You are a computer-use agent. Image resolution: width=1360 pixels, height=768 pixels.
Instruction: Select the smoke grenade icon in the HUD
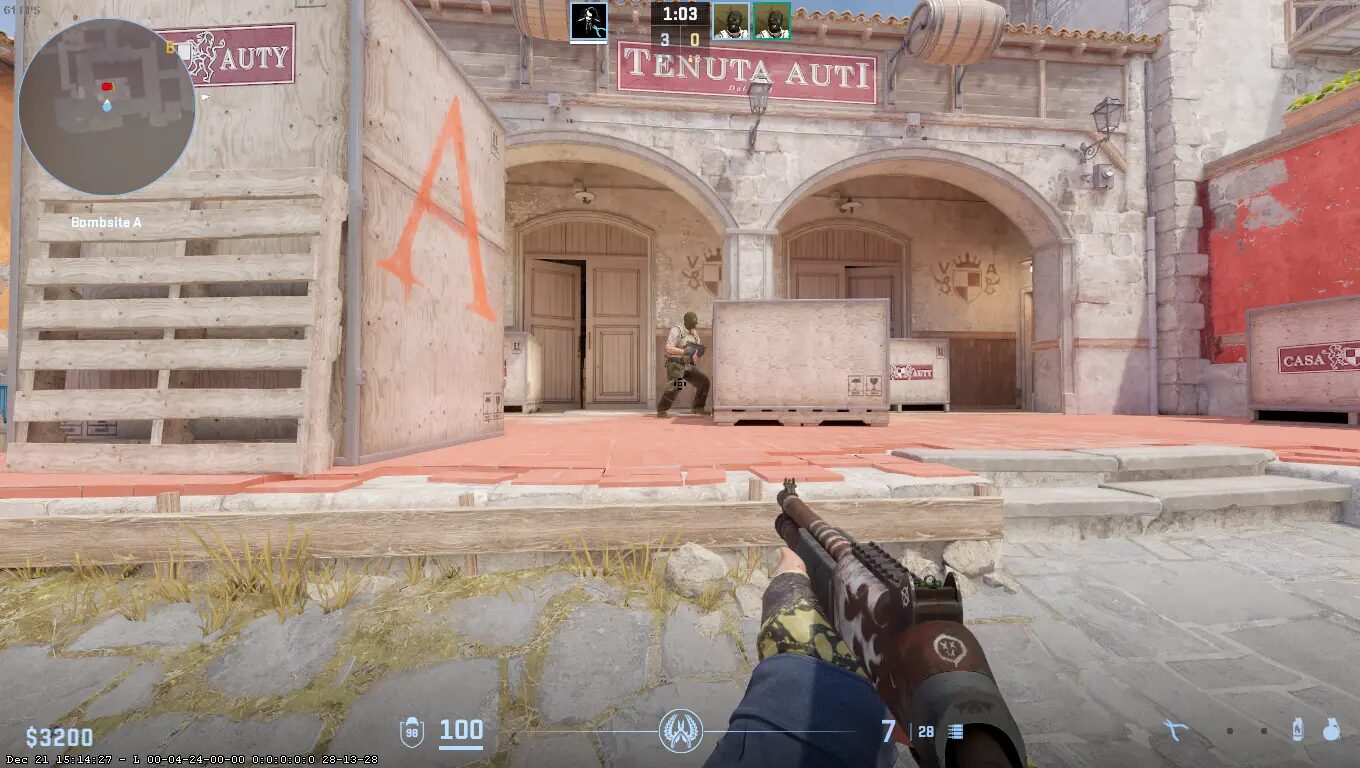1331,728
